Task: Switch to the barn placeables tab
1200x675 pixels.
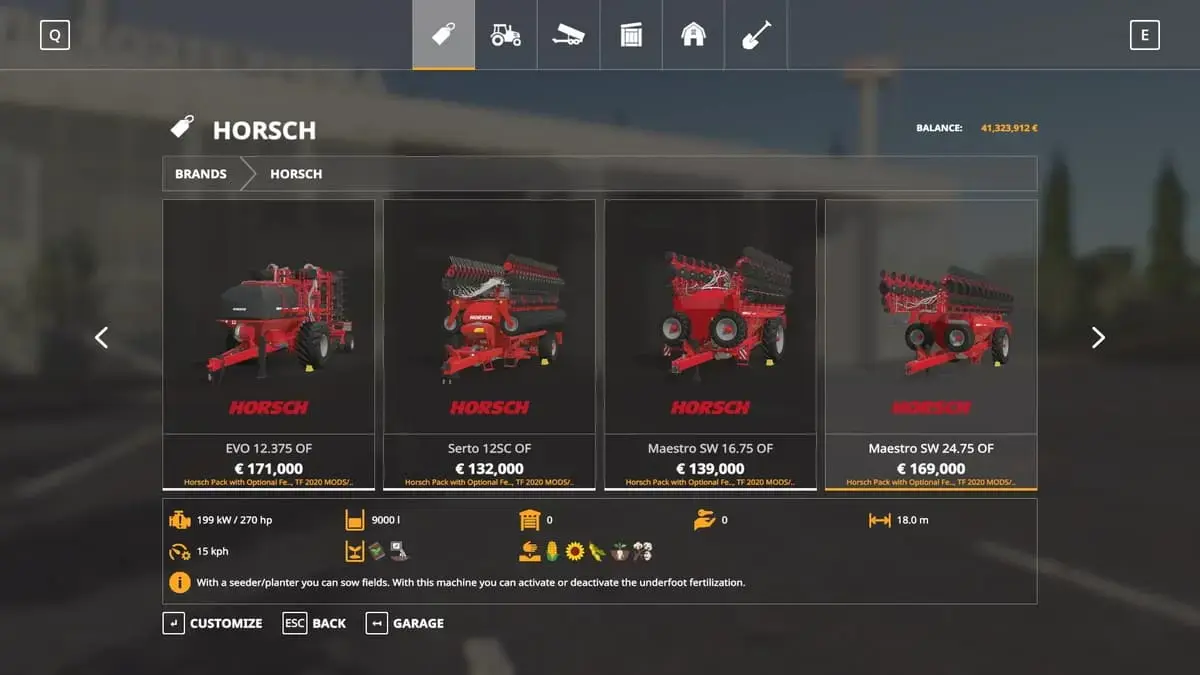Action: [x=693, y=35]
